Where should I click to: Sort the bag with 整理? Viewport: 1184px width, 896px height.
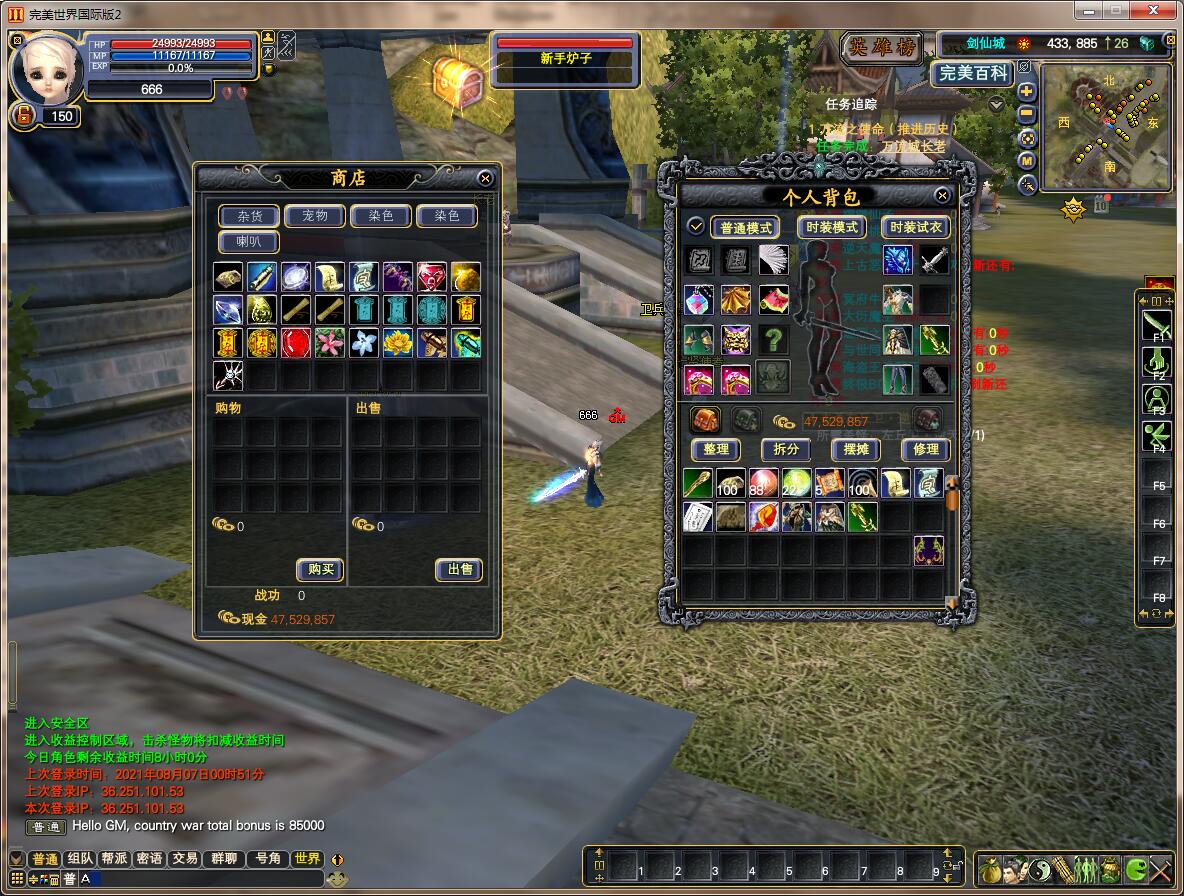[716, 450]
